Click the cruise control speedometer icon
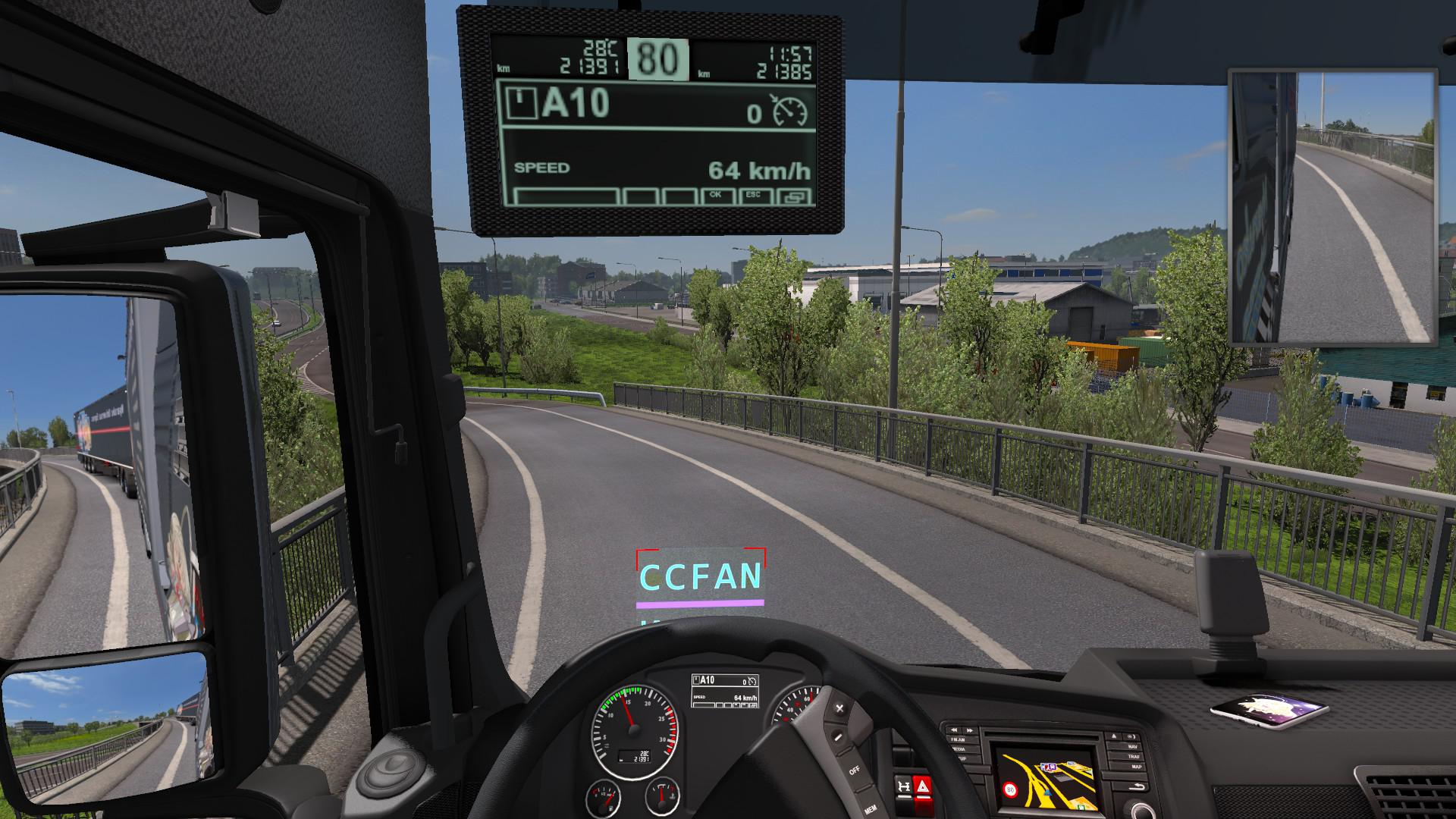The image size is (1456, 819). pyautogui.click(x=789, y=111)
